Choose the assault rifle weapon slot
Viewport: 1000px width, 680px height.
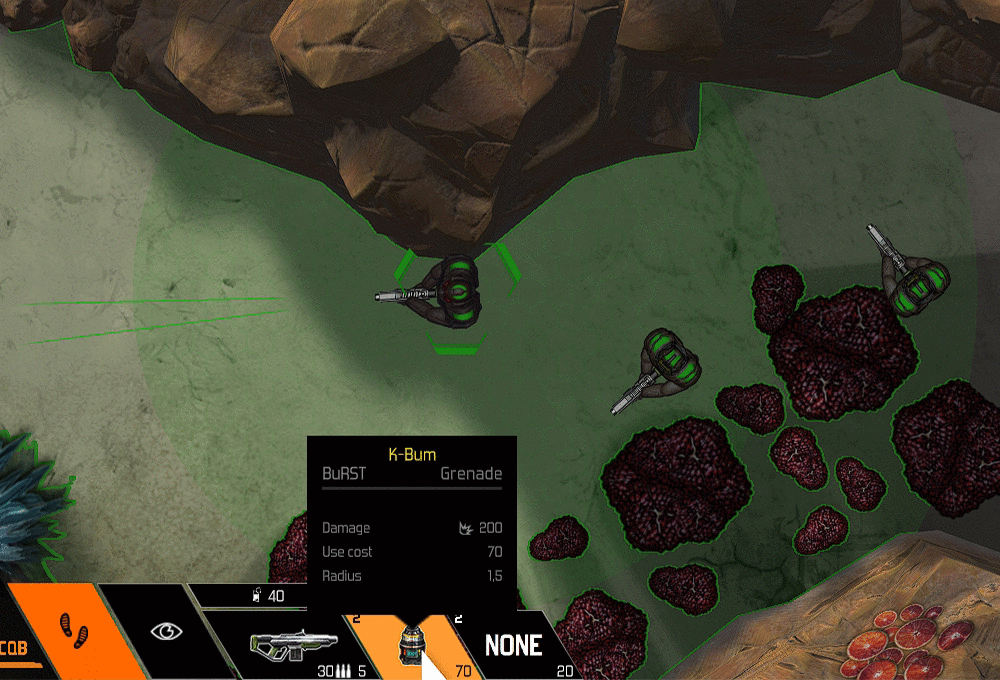point(283,643)
